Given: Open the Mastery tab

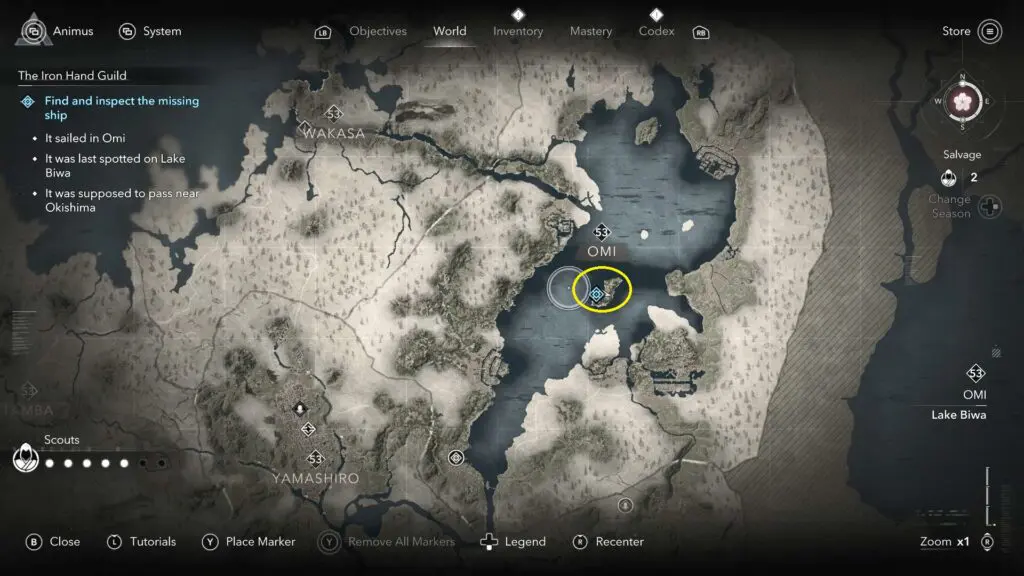Looking at the screenshot, I should pyautogui.click(x=591, y=31).
